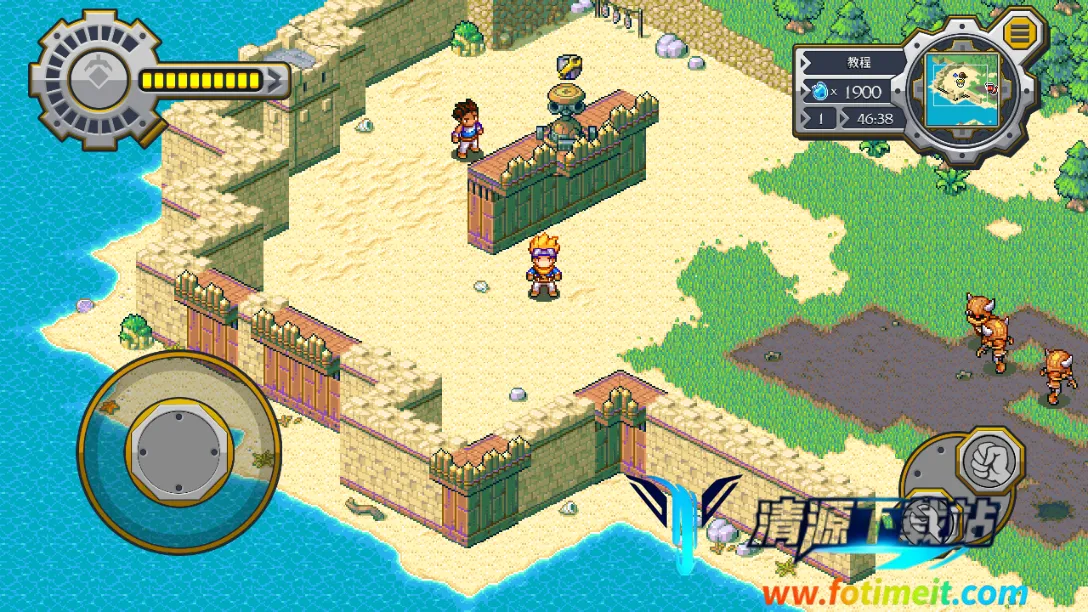Open the hamburger menu button

(x=1020, y=33)
